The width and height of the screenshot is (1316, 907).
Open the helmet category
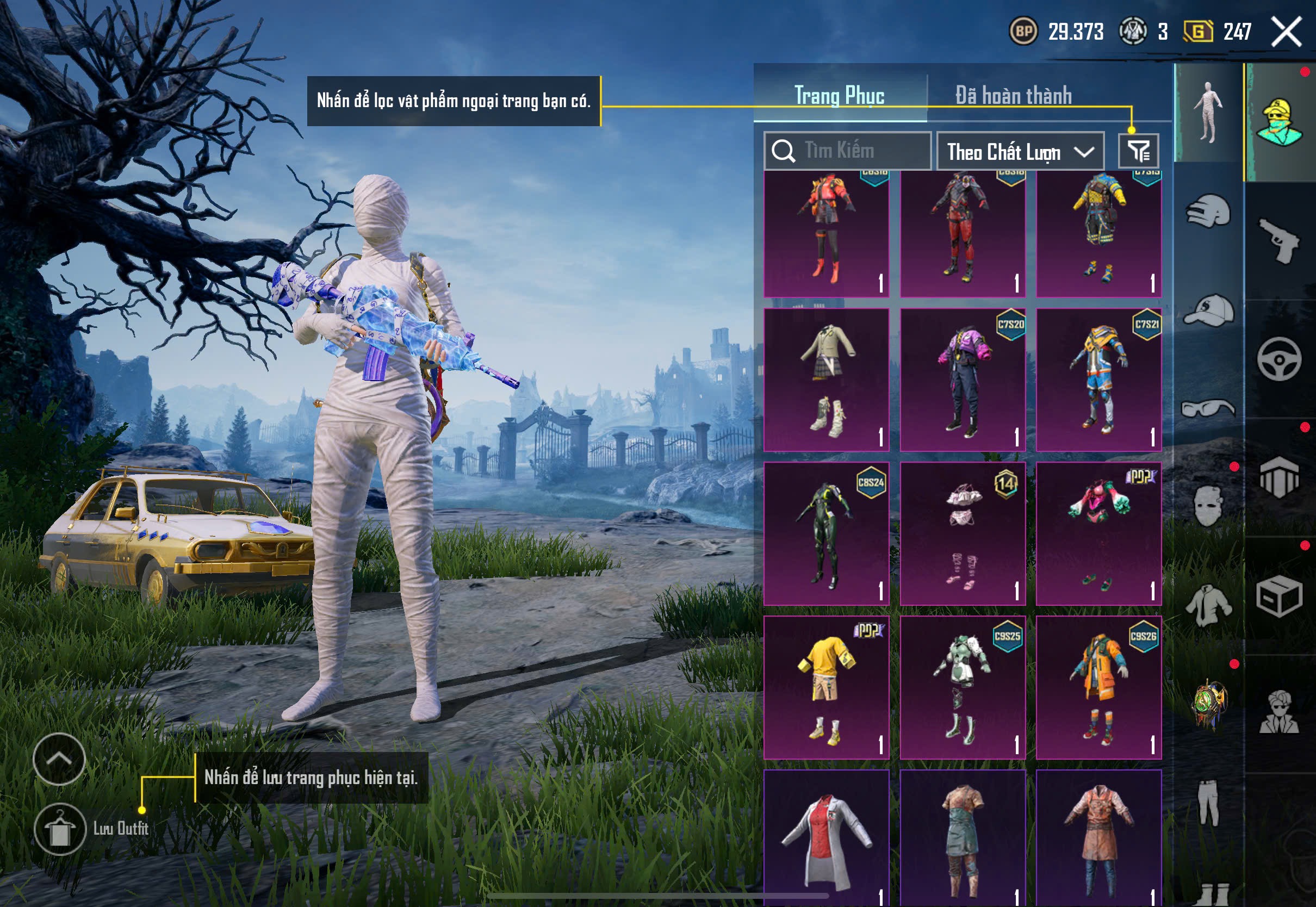point(1208,212)
